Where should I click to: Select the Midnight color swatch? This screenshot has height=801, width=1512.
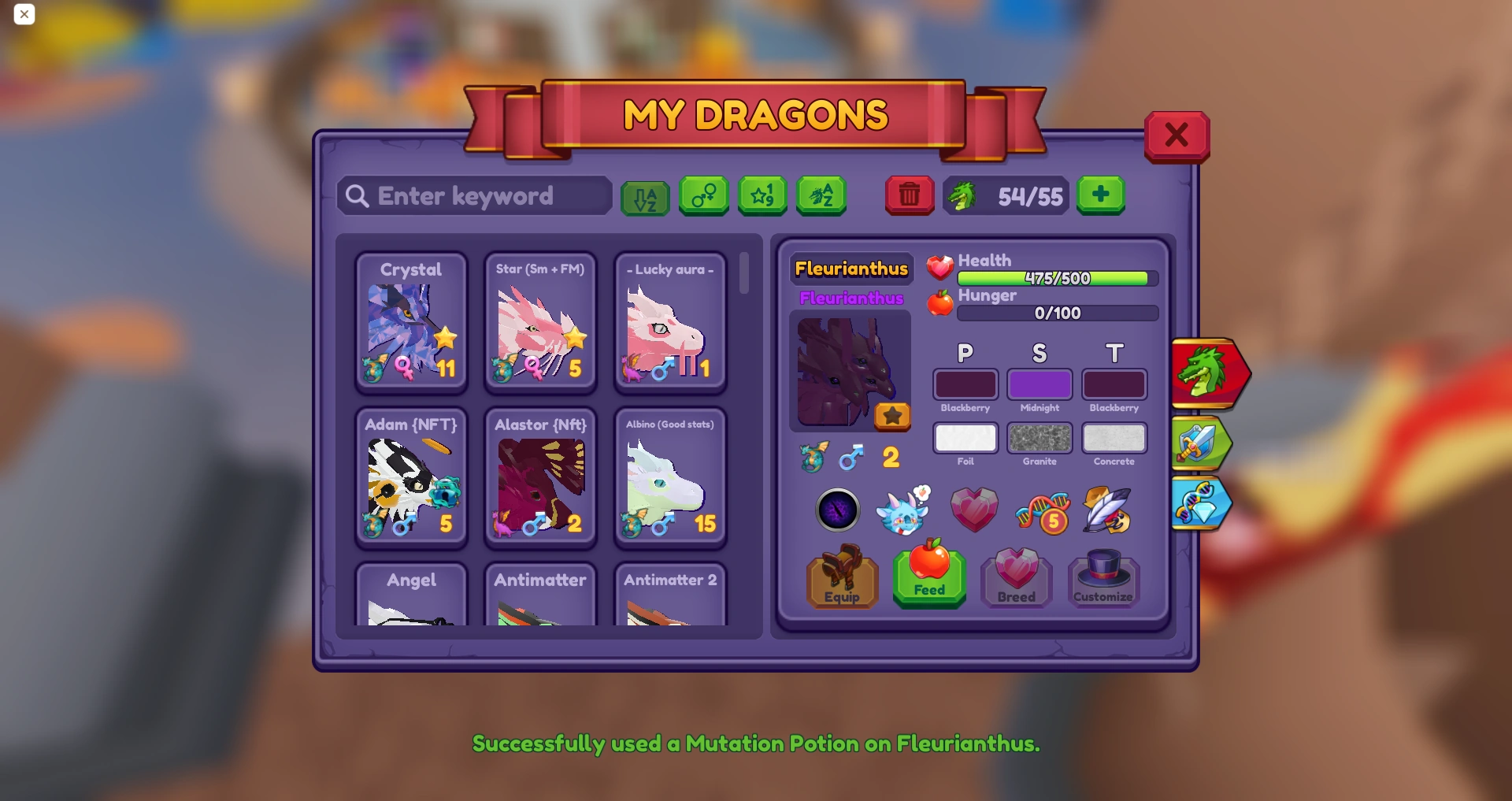coord(1039,384)
